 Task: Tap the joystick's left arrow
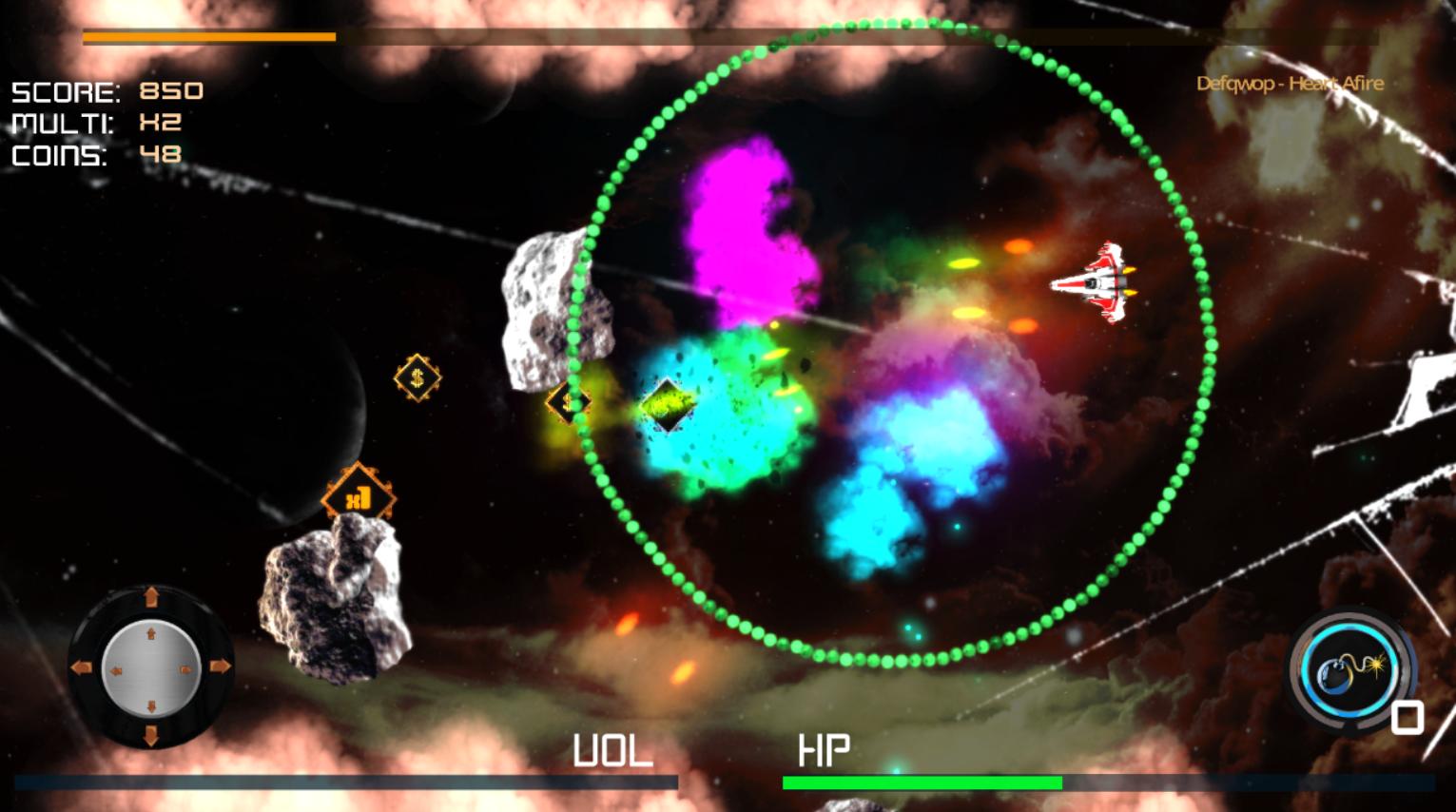pos(81,667)
